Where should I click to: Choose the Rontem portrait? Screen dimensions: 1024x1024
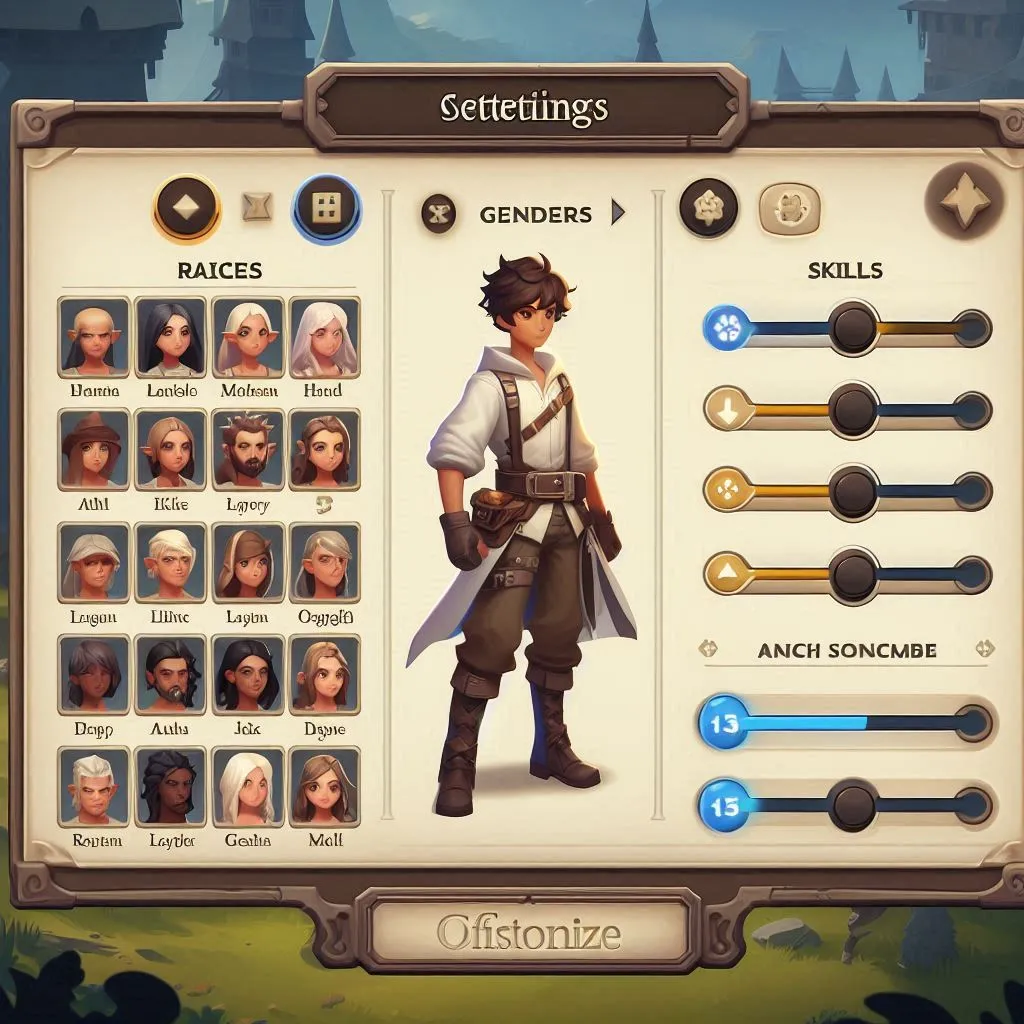point(94,785)
